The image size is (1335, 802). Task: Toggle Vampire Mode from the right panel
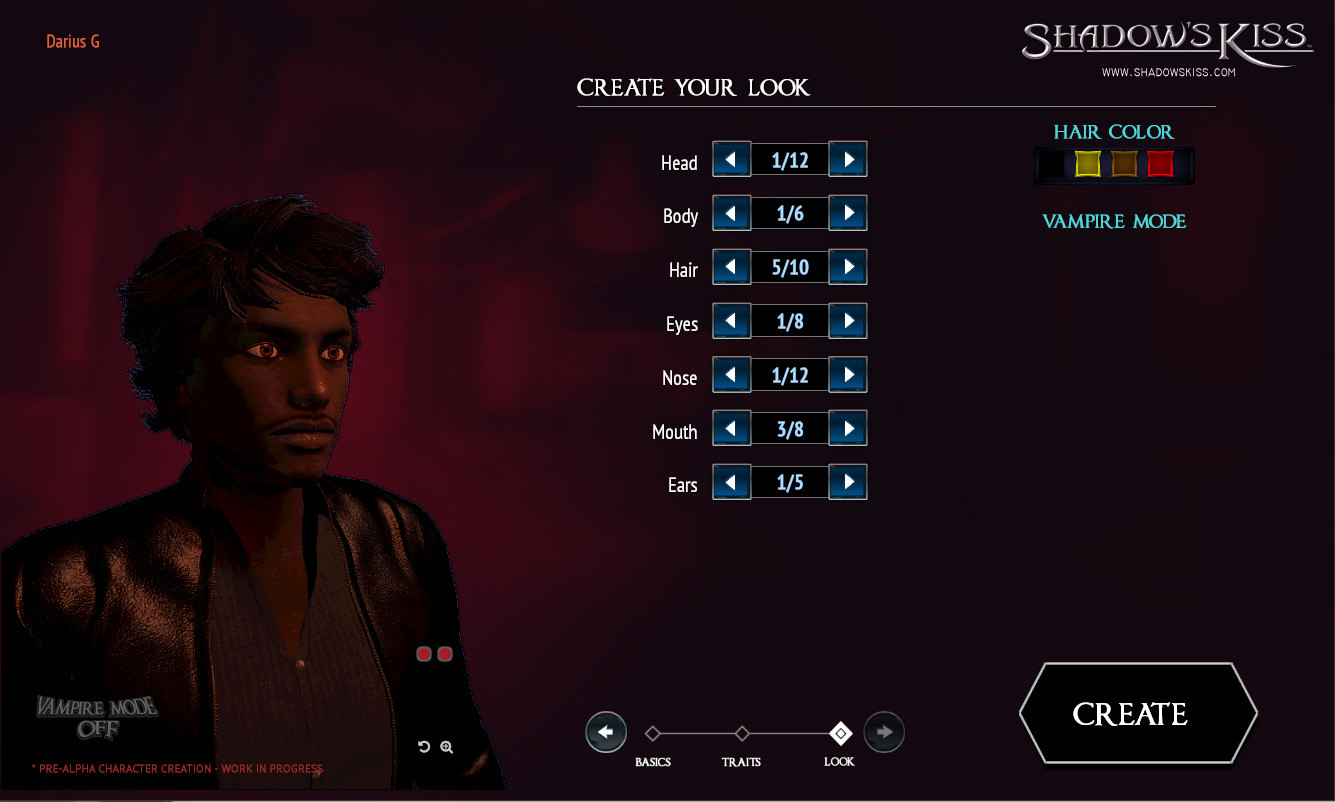1114,221
